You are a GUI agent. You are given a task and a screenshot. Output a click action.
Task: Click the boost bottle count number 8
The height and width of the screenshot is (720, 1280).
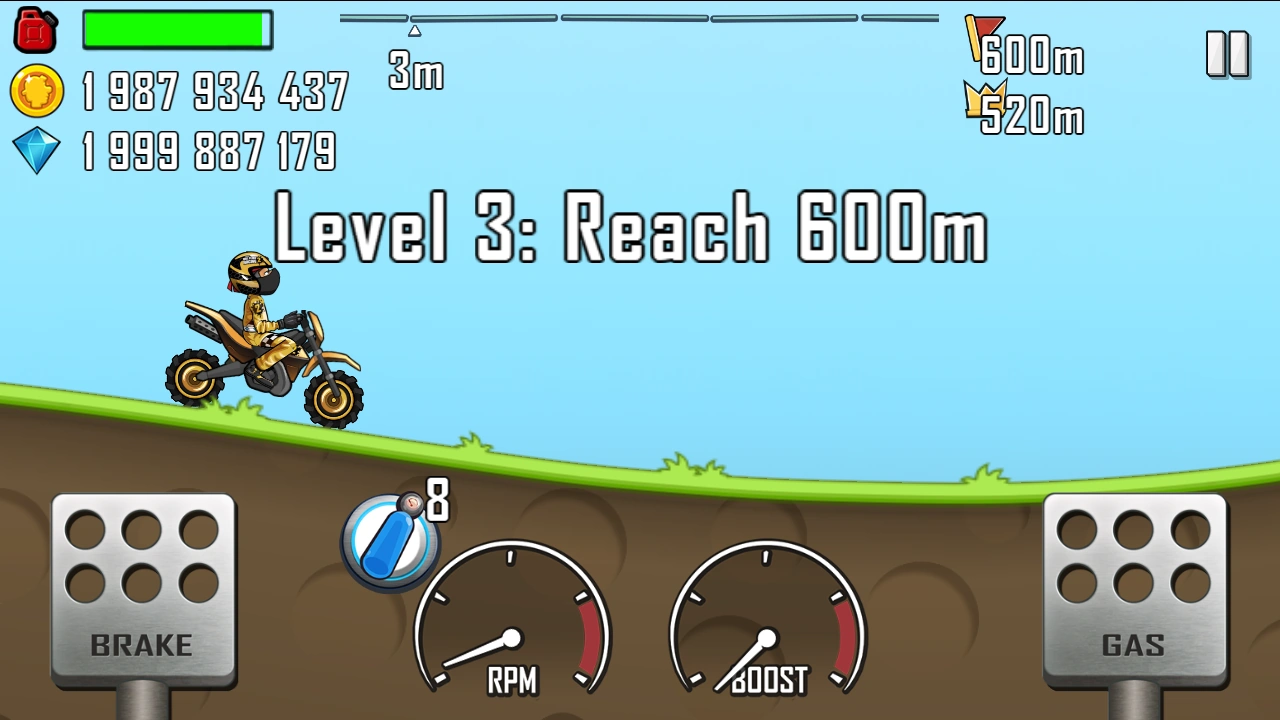click(x=437, y=500)
